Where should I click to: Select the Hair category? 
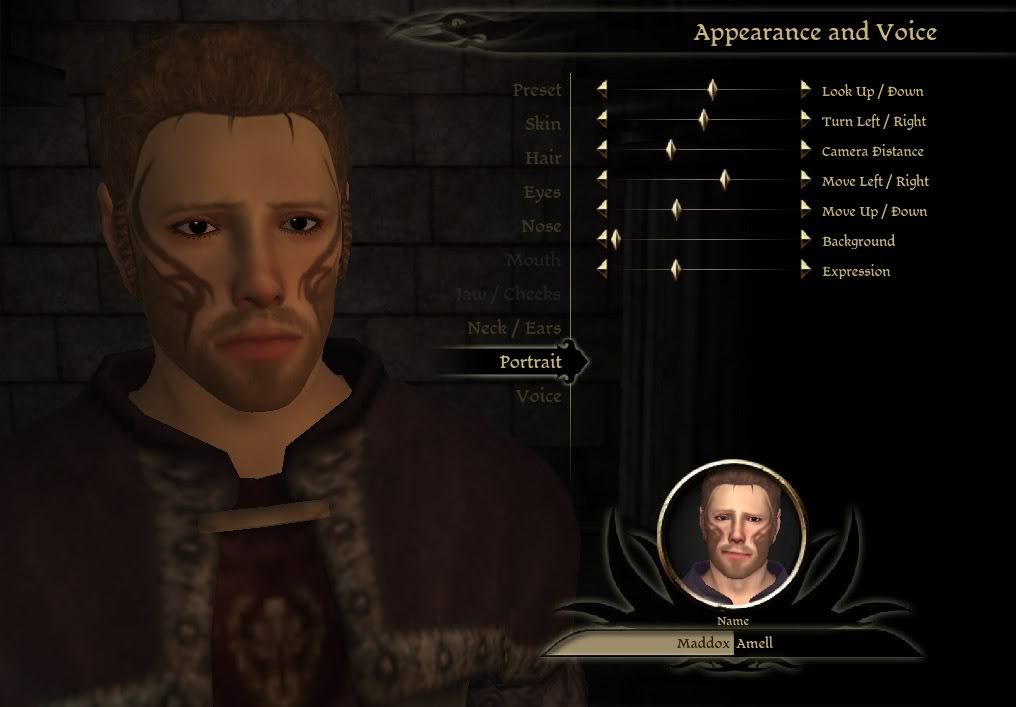[x=543, y=158]
